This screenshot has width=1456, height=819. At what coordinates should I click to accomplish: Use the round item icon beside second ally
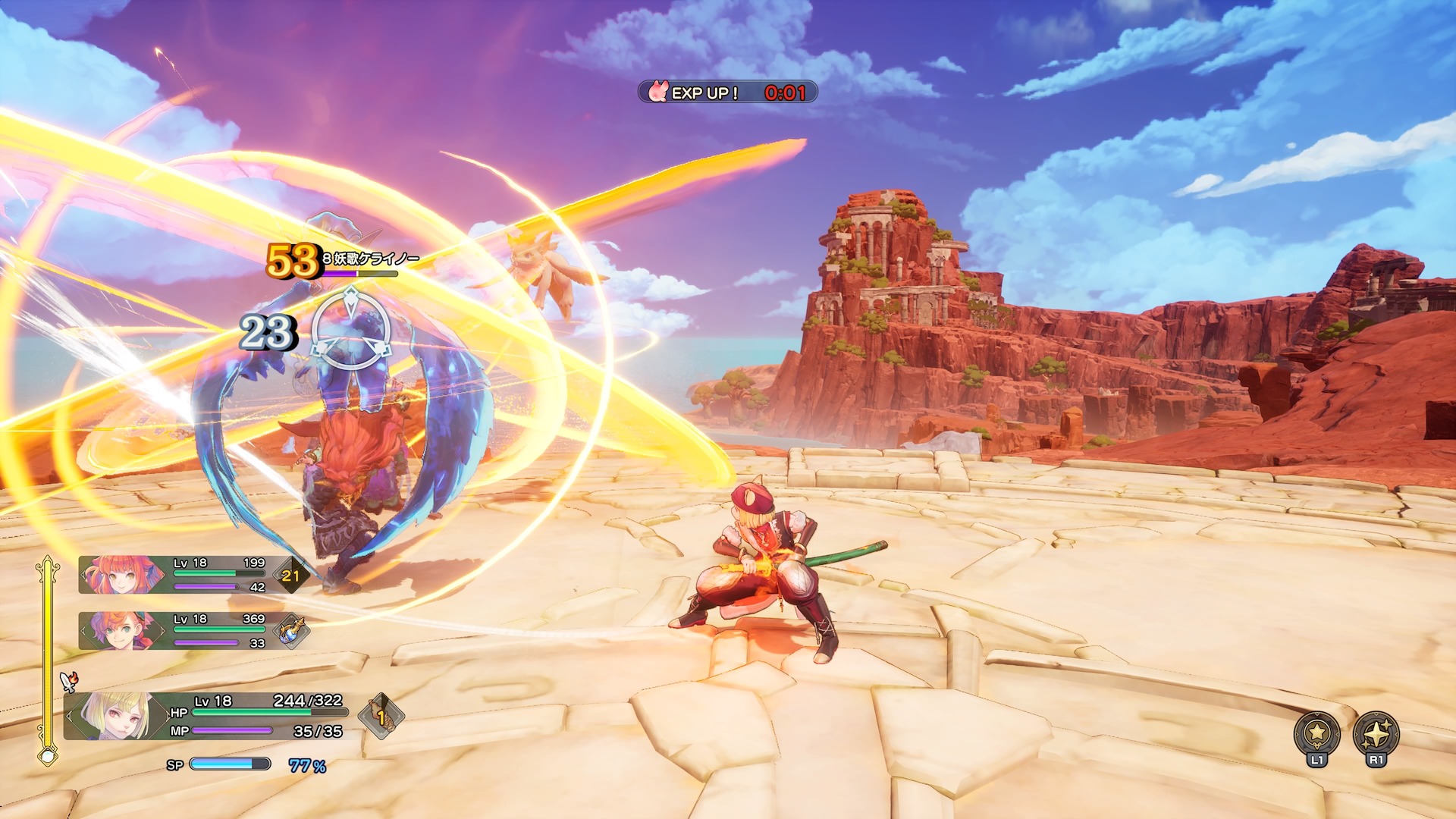tap(291, 631)
